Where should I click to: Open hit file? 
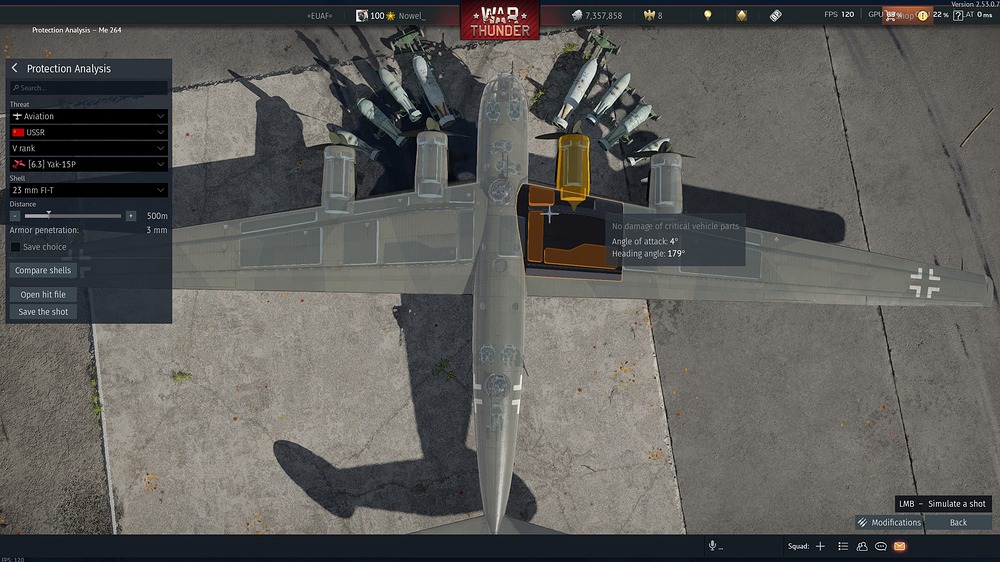[x=43, y=295]
